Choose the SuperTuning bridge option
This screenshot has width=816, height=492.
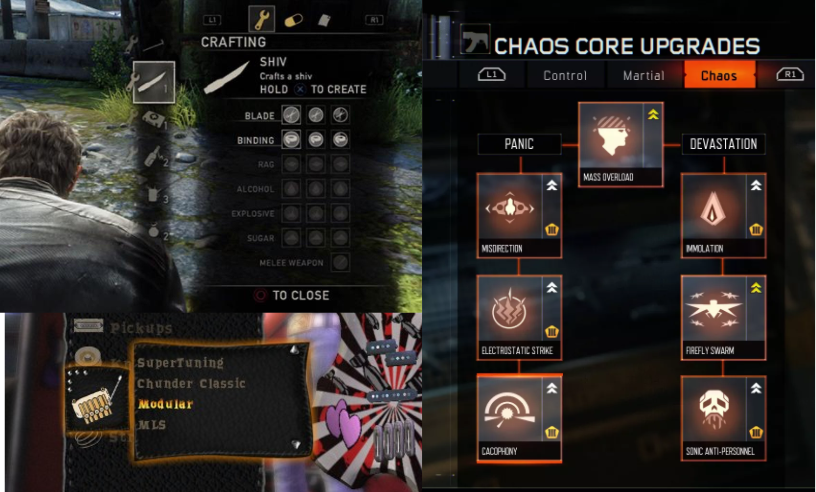point(181,362)
